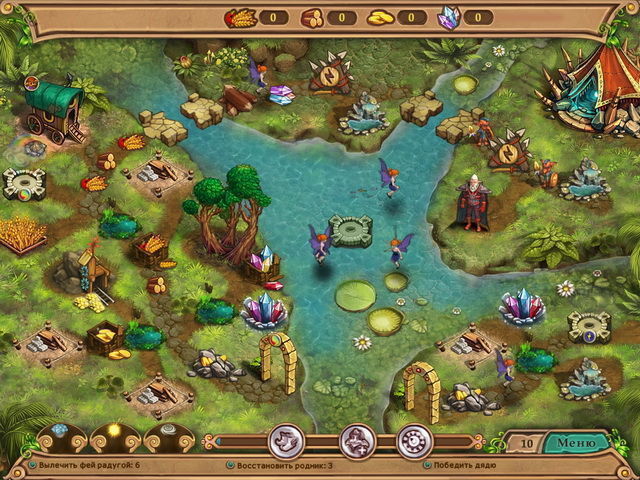
Task: Activate the character portrait bonus medallion
Action: [358, 441]
